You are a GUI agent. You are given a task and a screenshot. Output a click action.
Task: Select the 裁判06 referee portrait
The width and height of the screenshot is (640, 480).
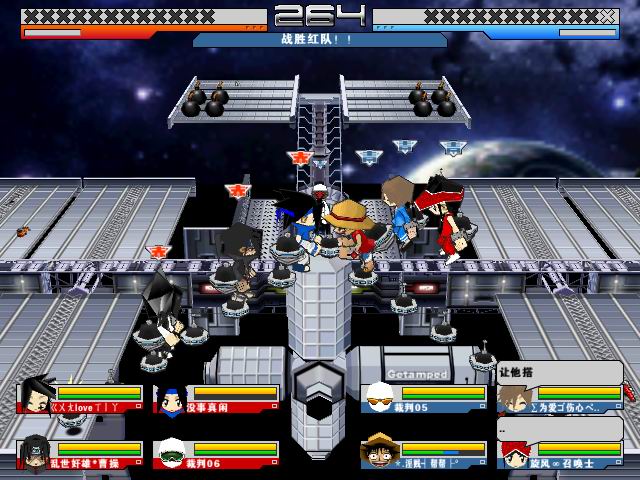coord(169,453)
